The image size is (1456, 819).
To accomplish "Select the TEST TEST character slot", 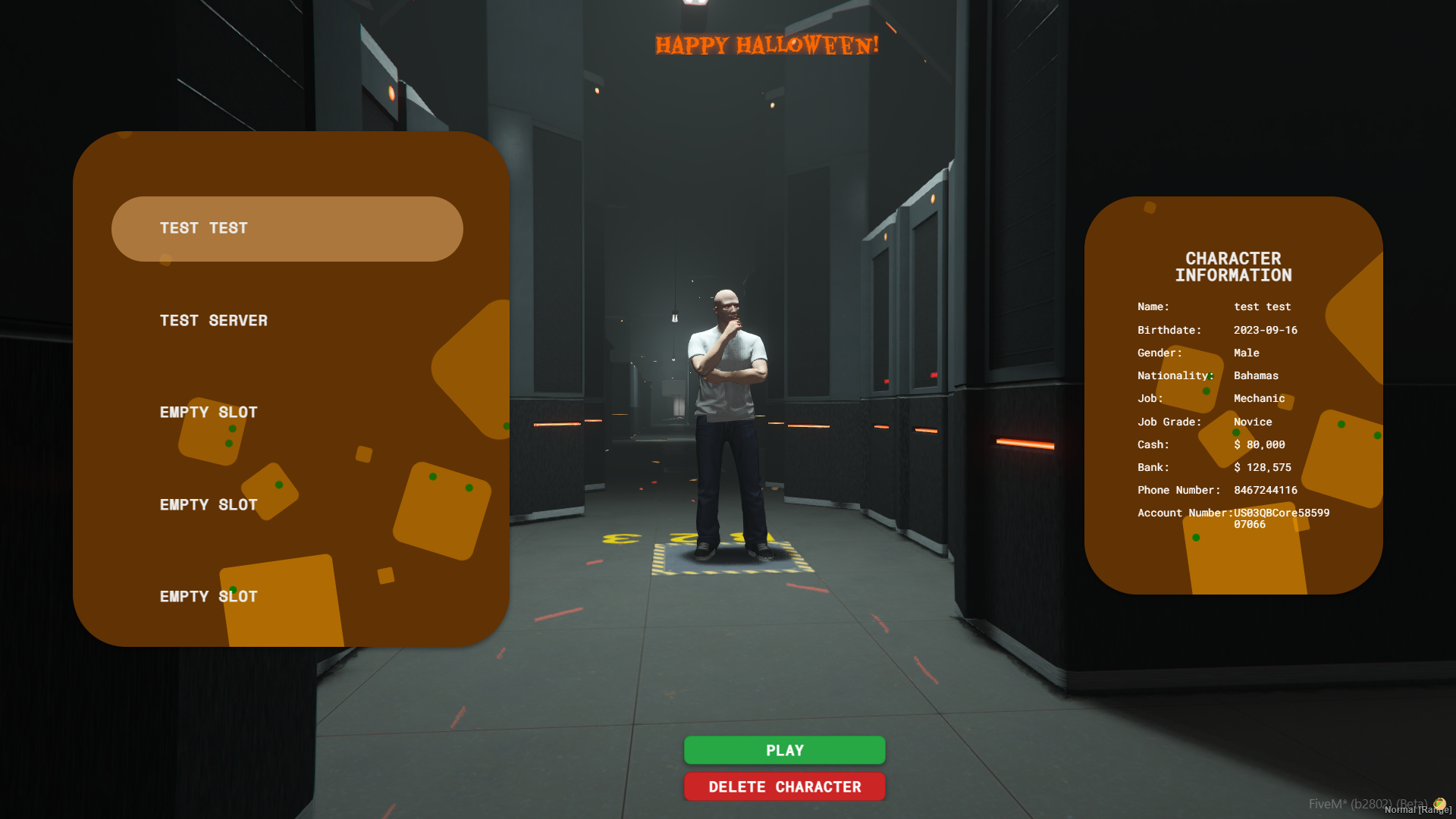I will [x=287, y=227].
